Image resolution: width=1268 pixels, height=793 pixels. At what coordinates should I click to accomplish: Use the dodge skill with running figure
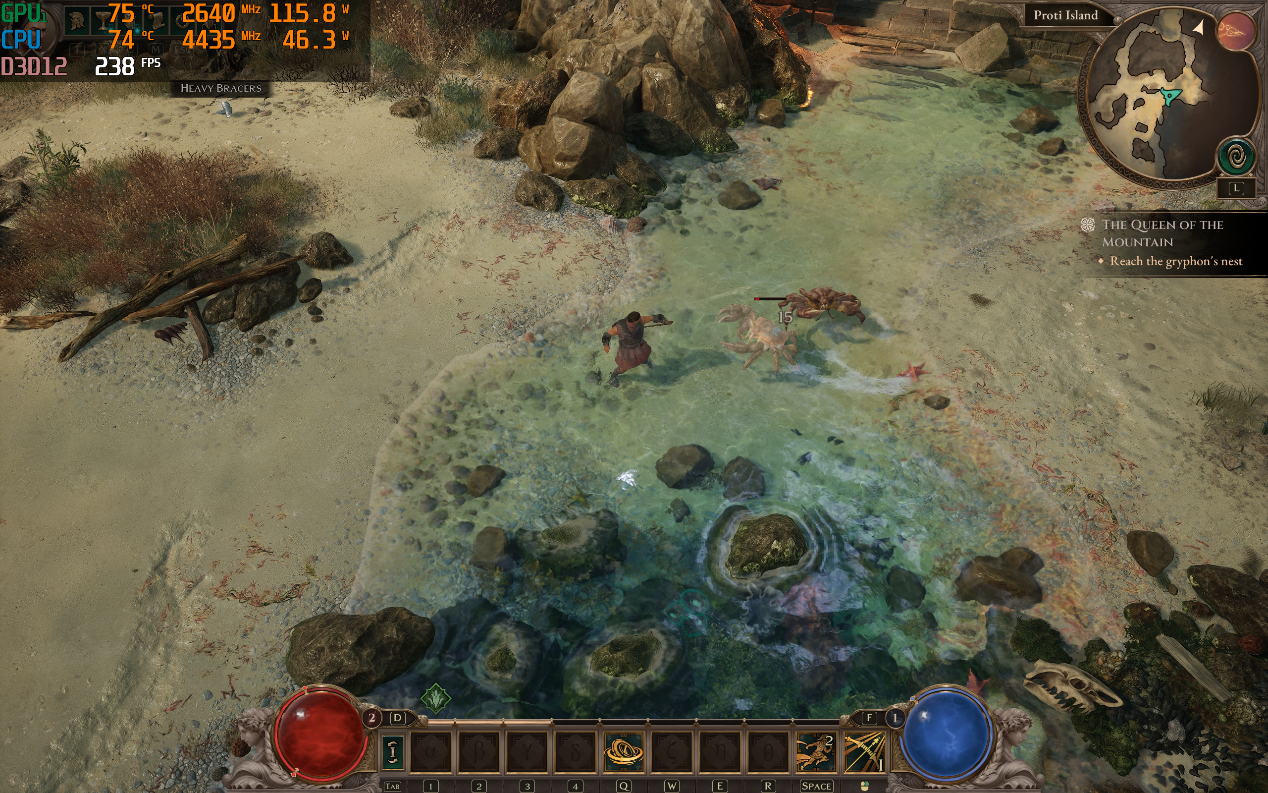coord(815,751)
